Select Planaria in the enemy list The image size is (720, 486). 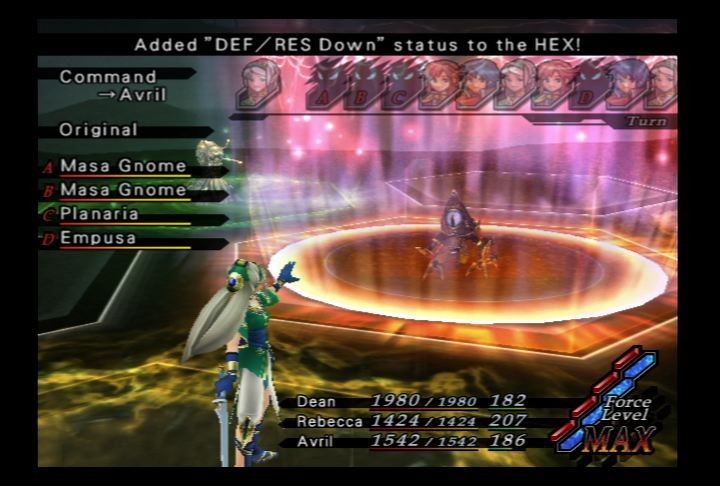pyautogui.click(x=99, y=214)
